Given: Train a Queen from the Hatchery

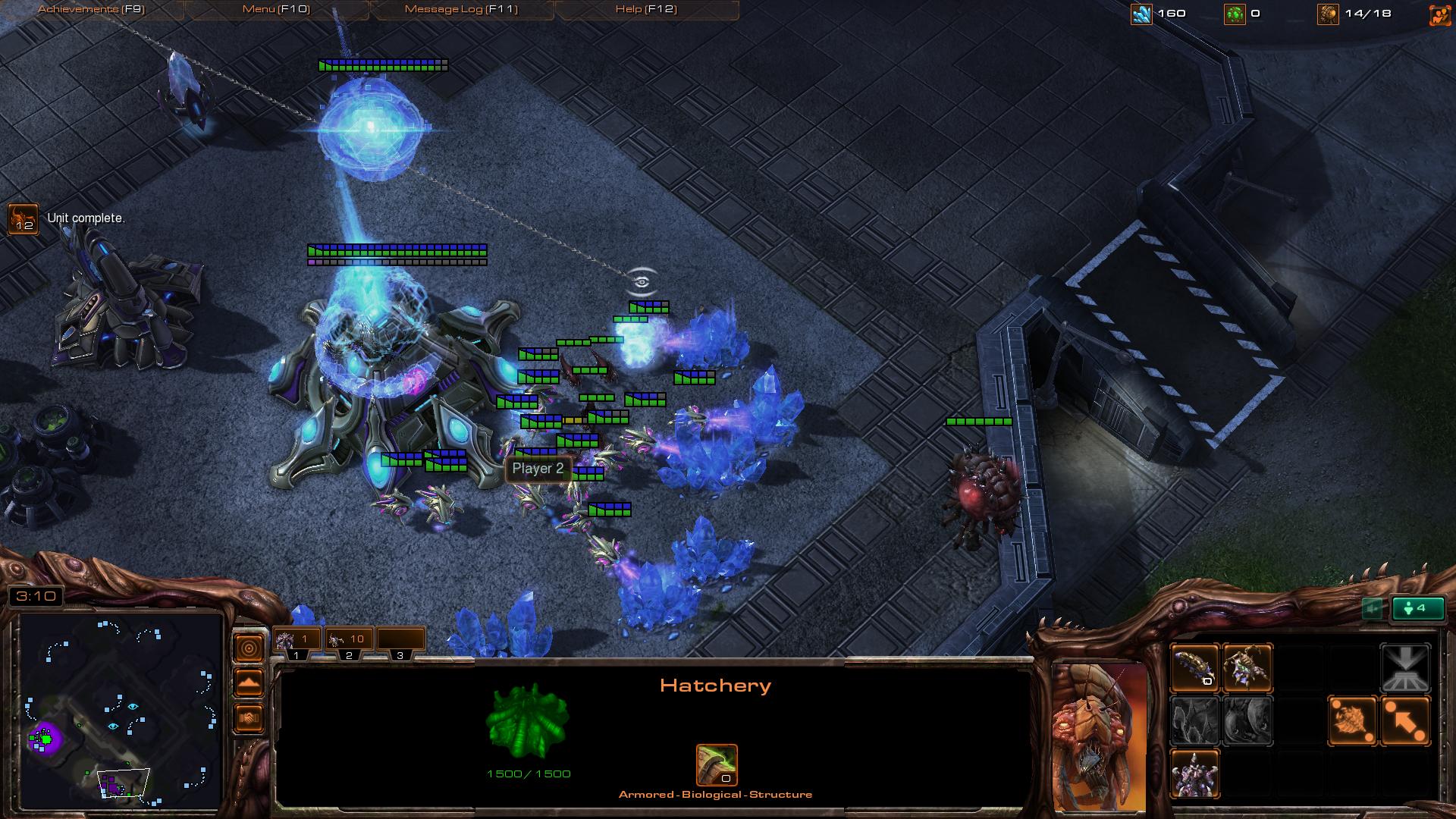Looking at the screenshot, I should [x=1247, y=667].
